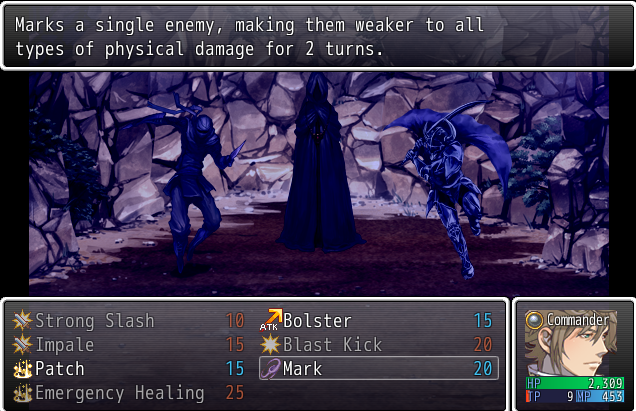636x411 pixels.
Task: Use the Patch skill
Action: click(x=60, y=369)
